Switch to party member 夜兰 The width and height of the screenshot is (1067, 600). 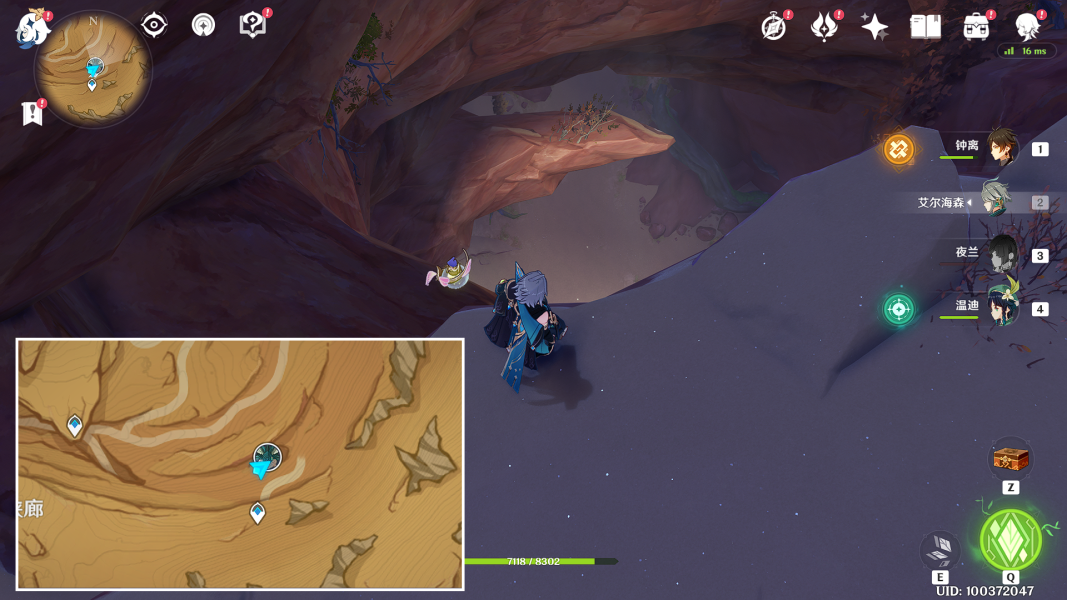click(x=1000, y=254)
